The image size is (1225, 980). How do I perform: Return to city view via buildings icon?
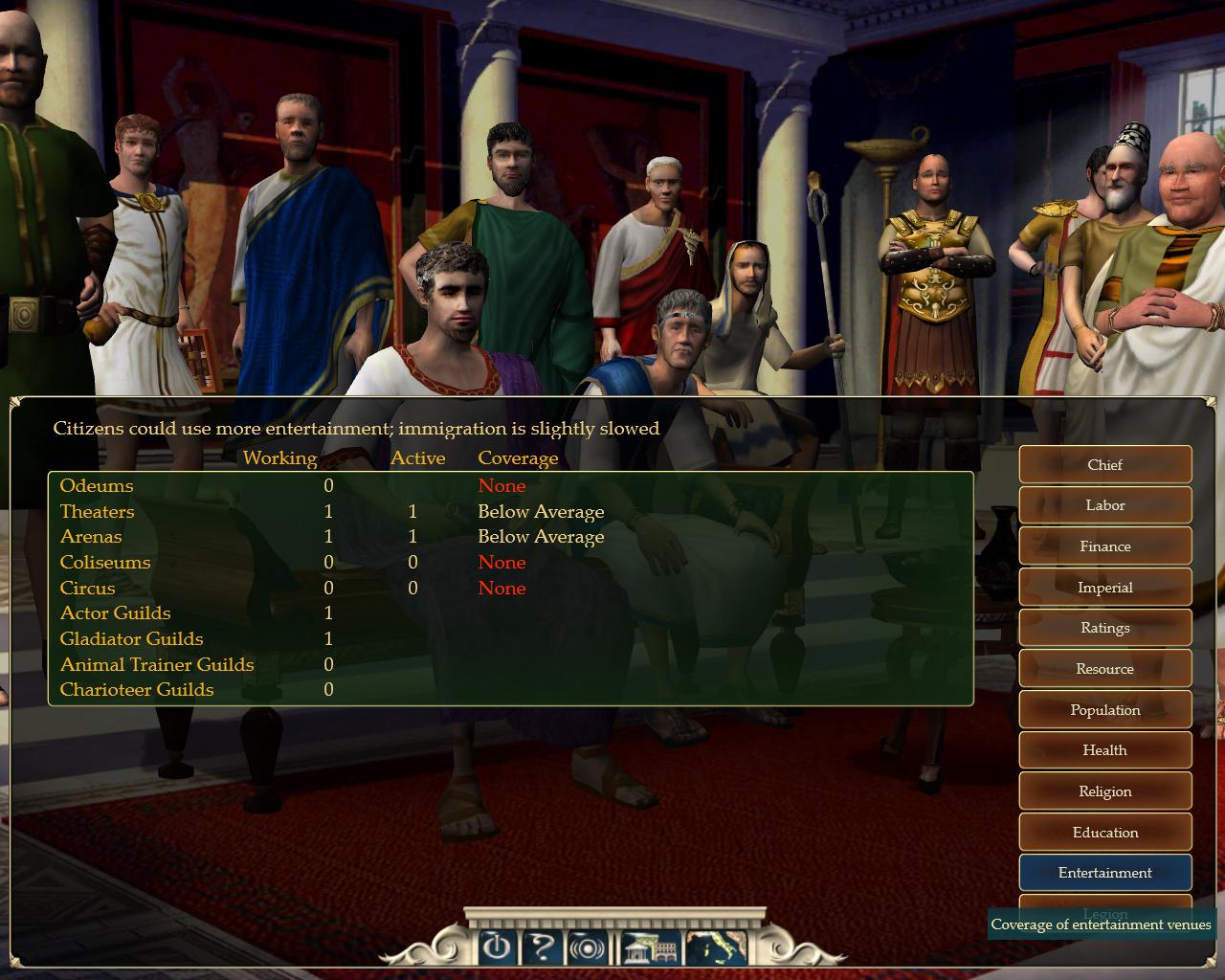coord(651,947)
